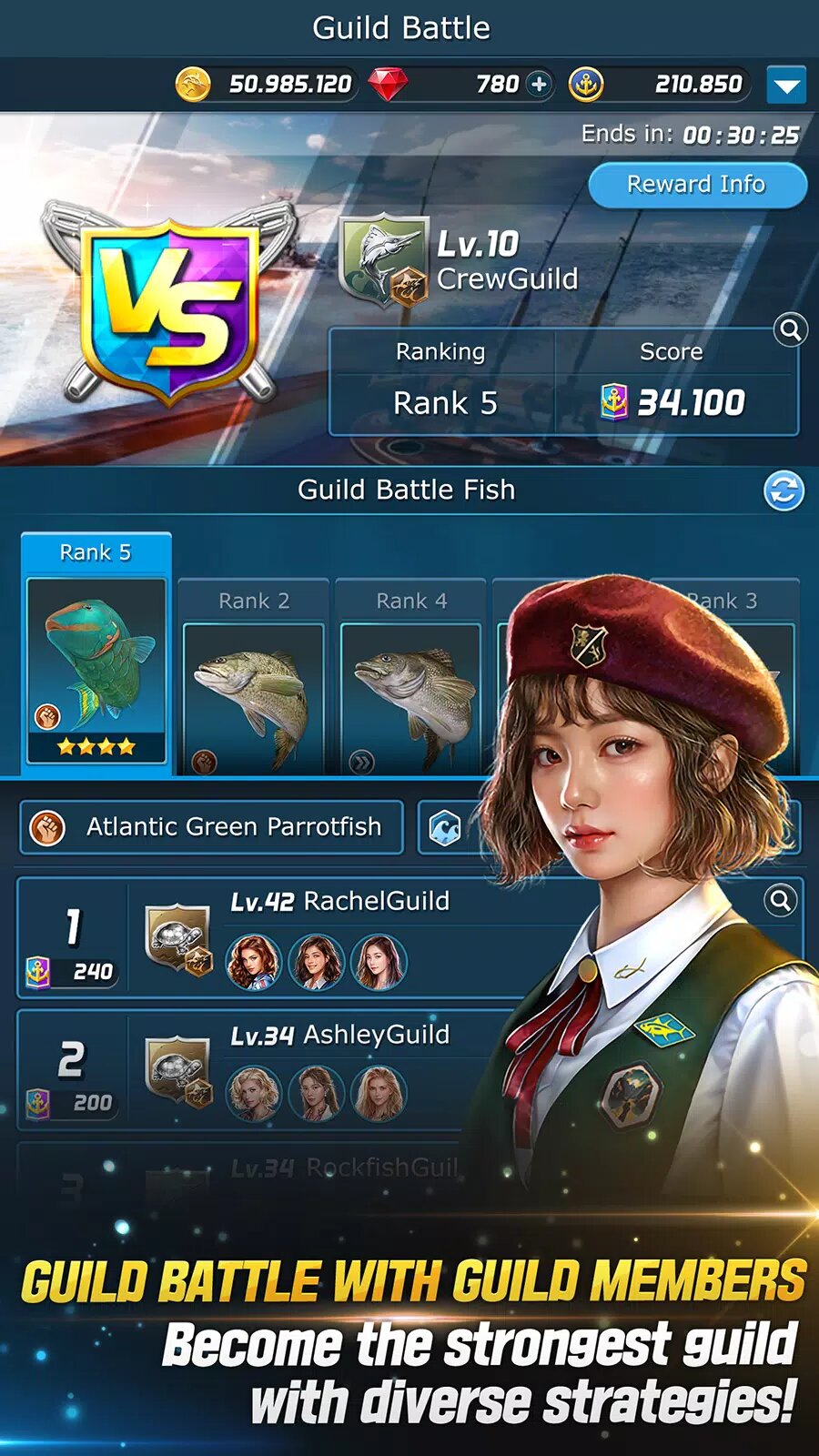
Task: Open the Reward Info panel
Action: click(696, 185)
